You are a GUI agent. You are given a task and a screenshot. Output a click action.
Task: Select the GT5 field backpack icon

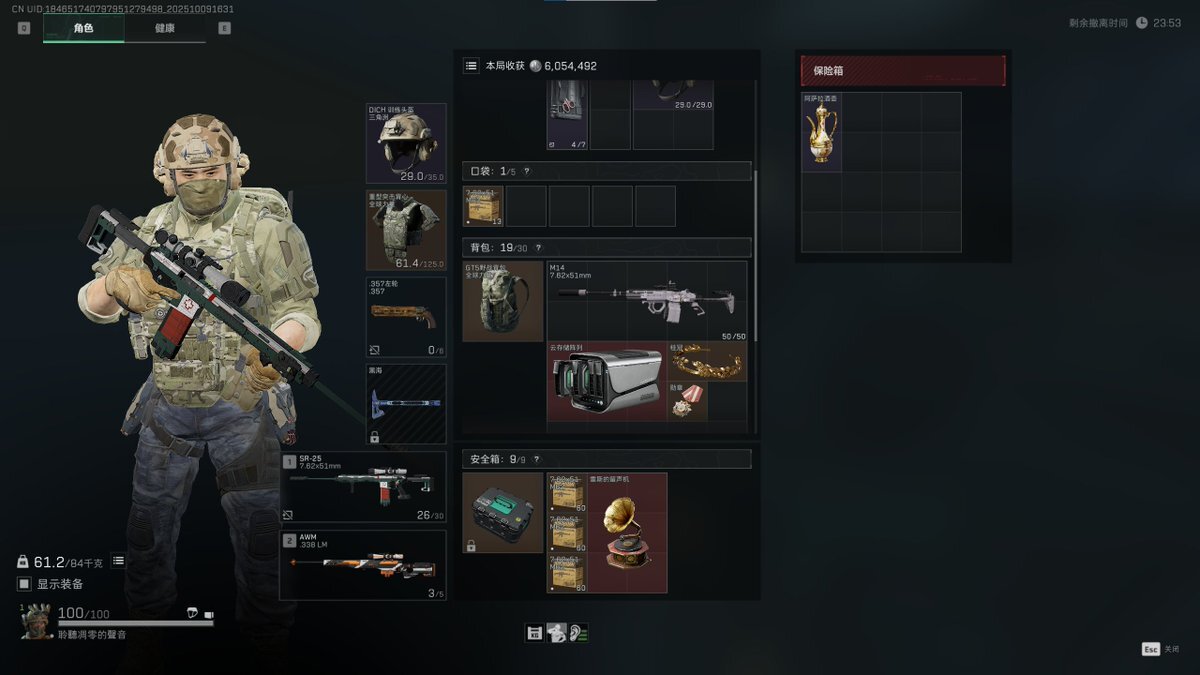[503, 301]
